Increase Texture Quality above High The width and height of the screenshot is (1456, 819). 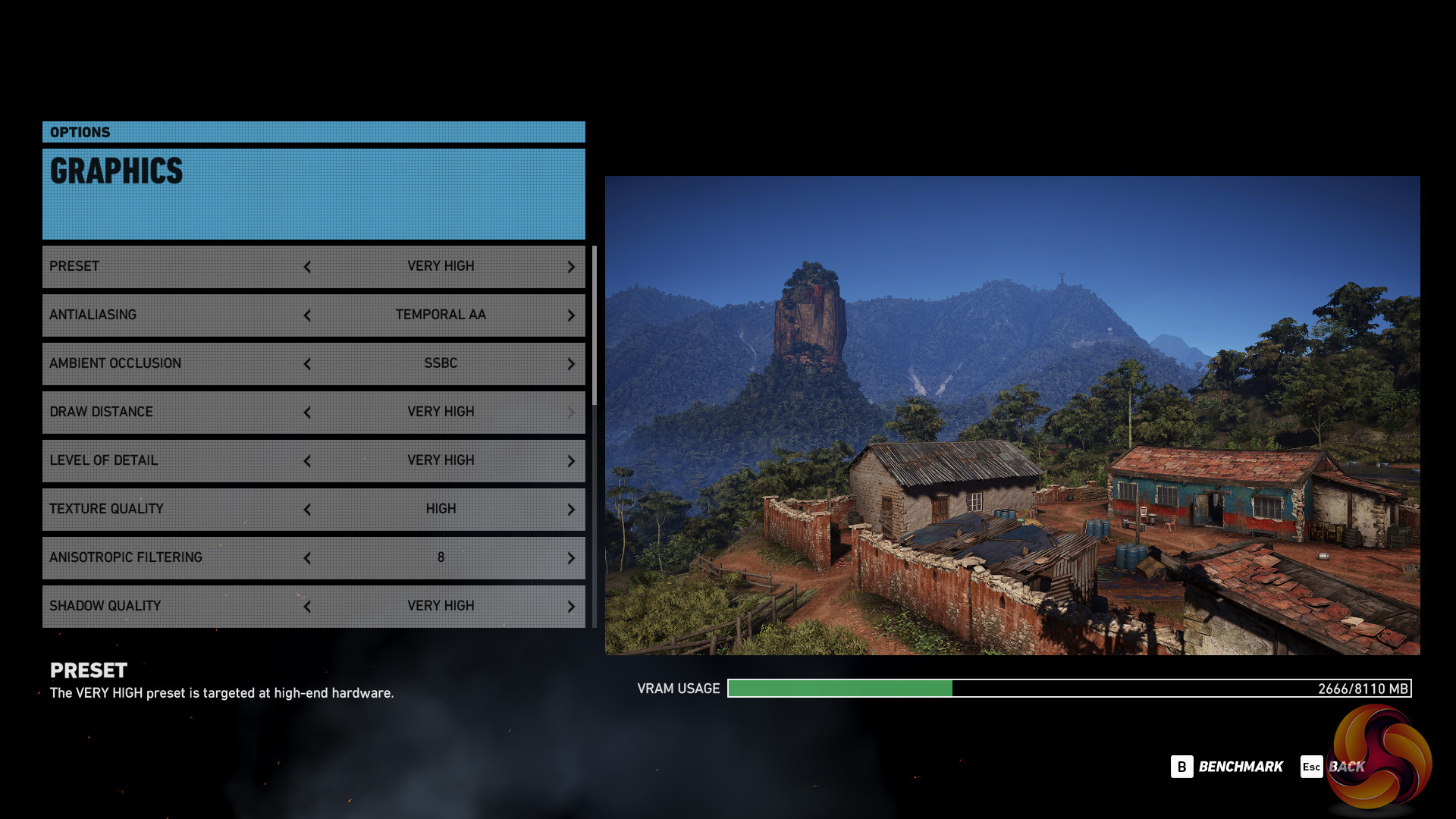[571, 510]
